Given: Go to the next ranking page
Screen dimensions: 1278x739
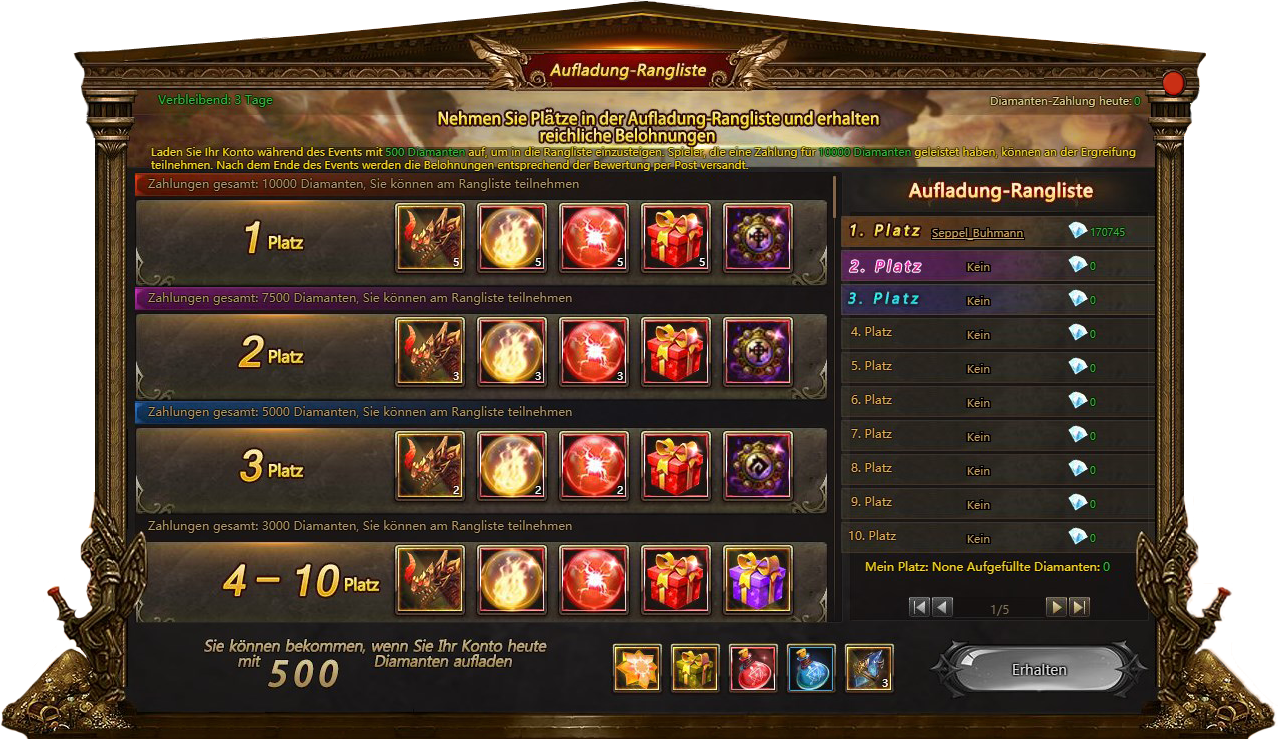Looking at the screenshot, I should 1056,607.
